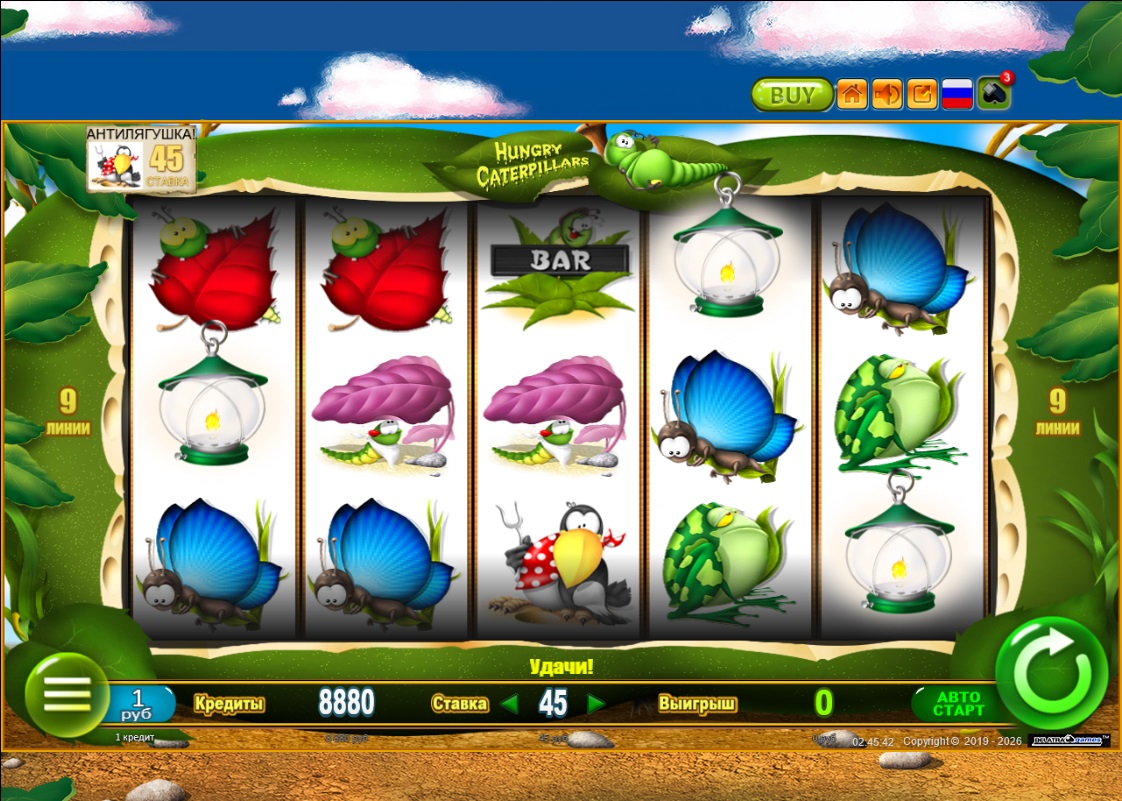The image size is (1122, 801).
Task: Click the left 9 линии lines indicator
Action: pos(67,413)
